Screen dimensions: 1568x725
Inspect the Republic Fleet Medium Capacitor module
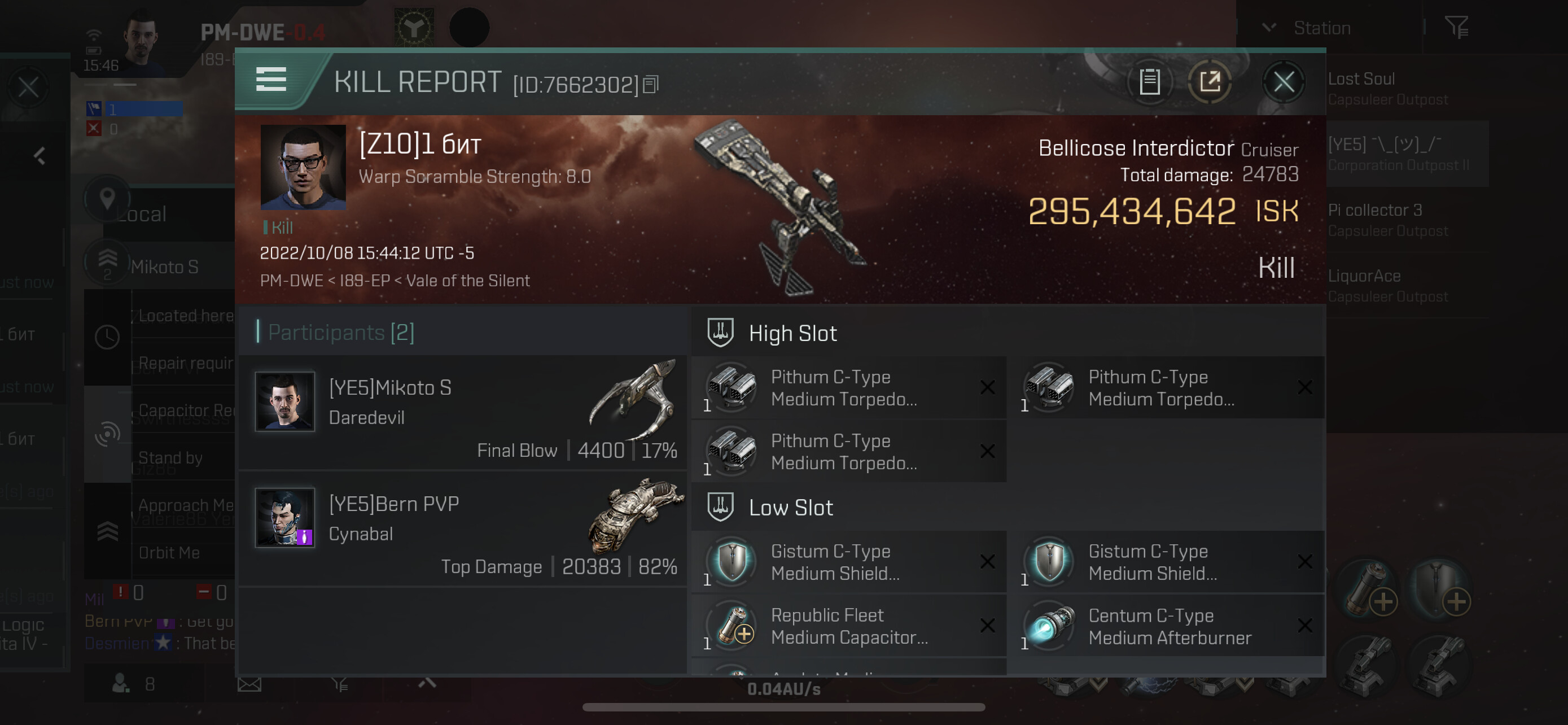(x=848, y=626)
